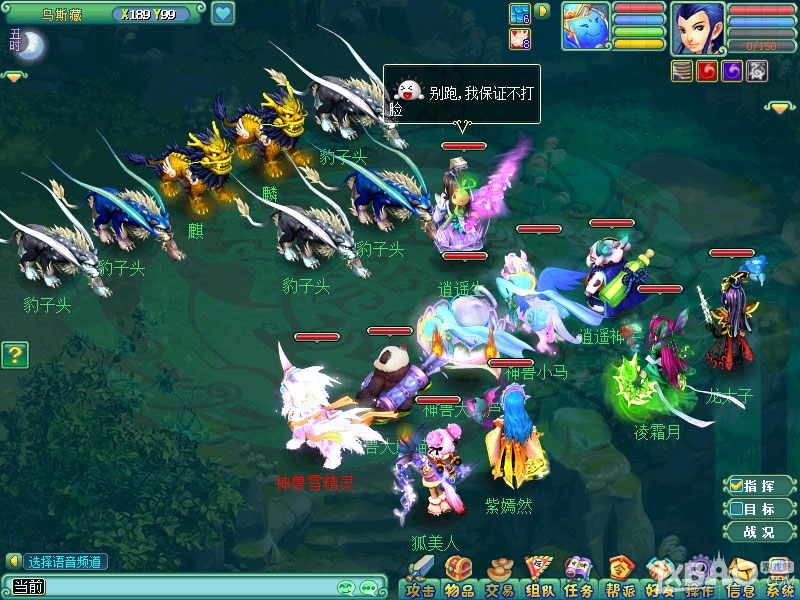Open the 帮派 (Guild) menu
Screen dimensions: 800x600
click(x=619, y=577)
